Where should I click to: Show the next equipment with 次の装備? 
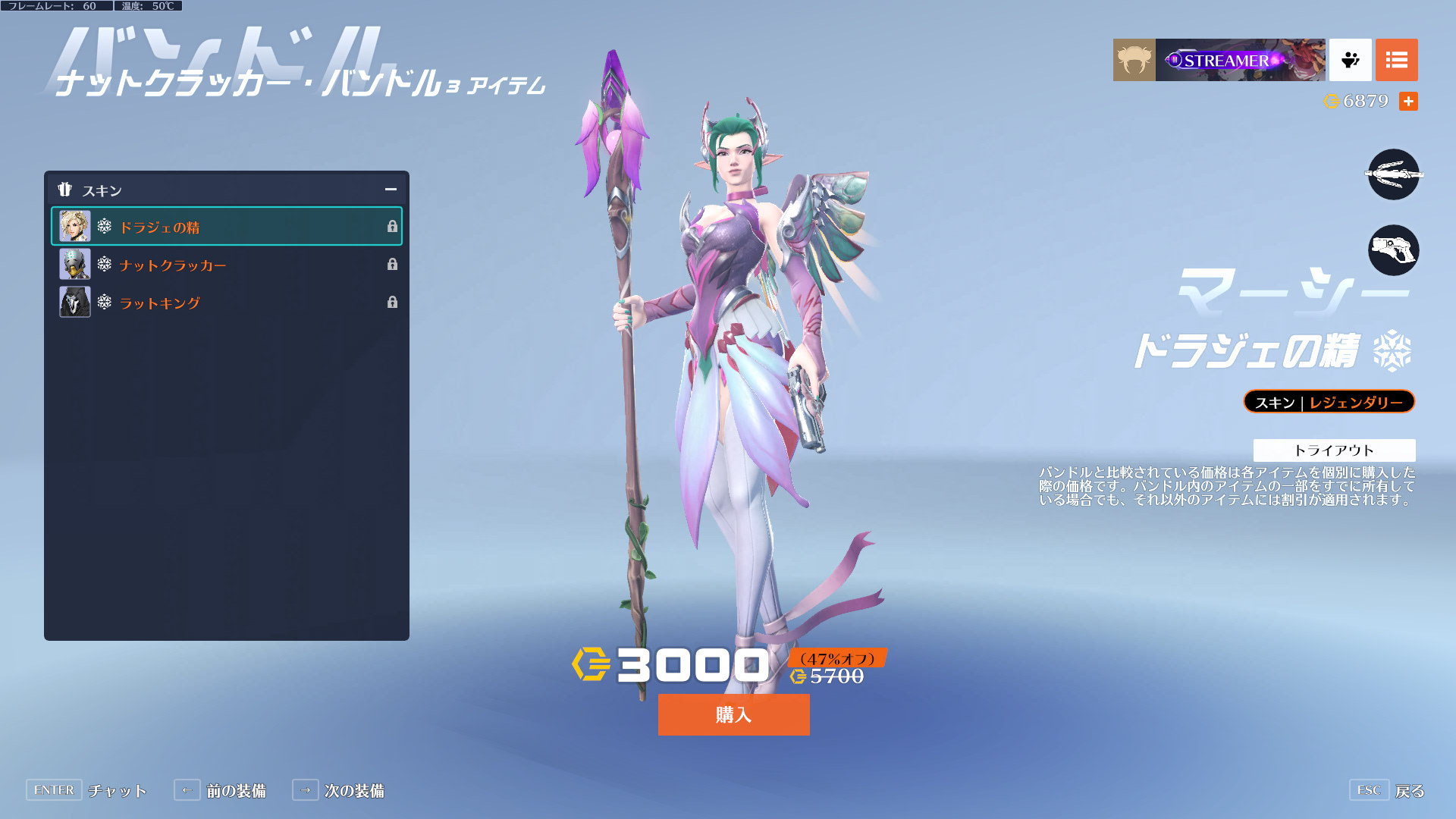click(x=338, y=790)
